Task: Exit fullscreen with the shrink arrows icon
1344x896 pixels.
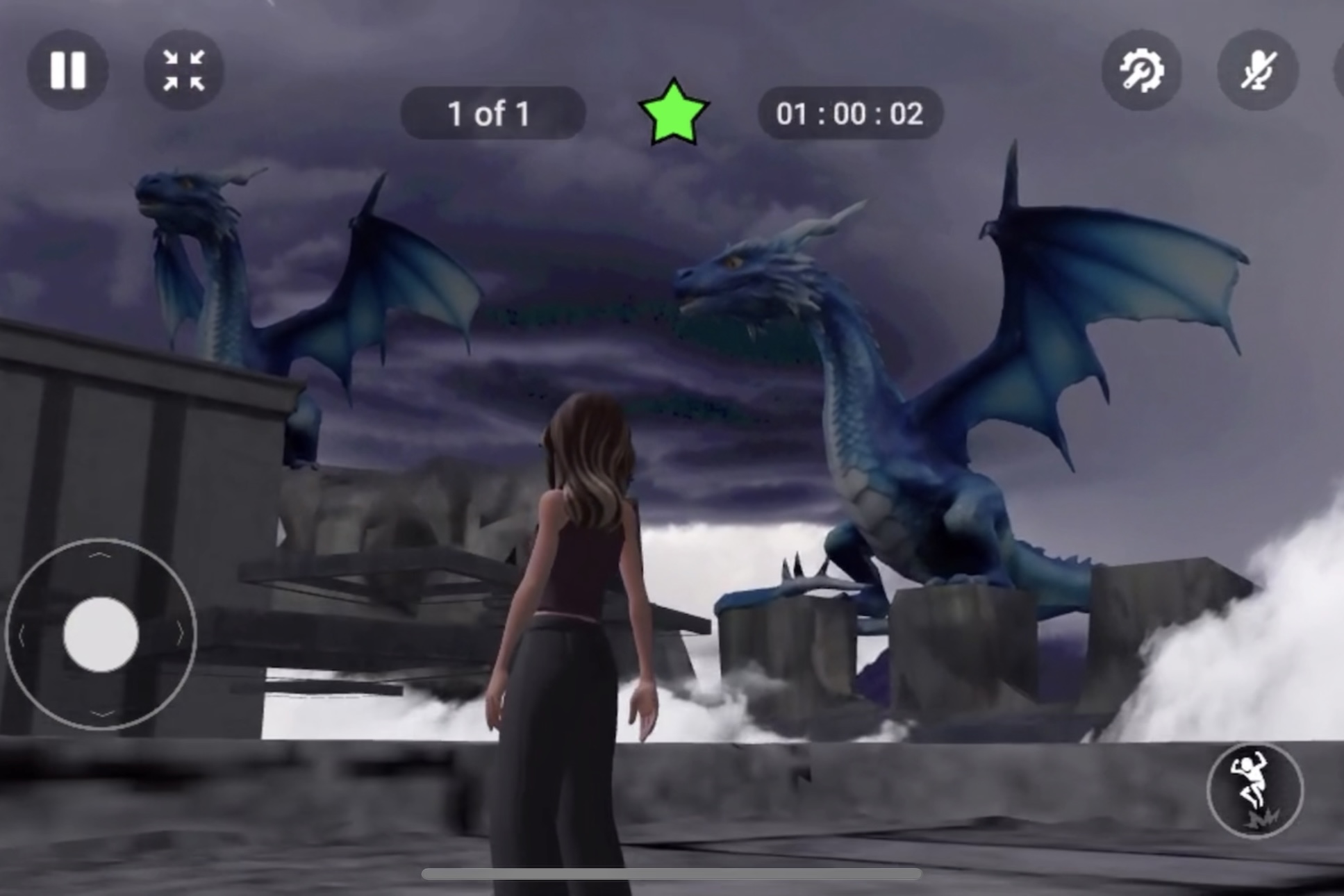Action: pyautogui.click(x=184, y=69)
